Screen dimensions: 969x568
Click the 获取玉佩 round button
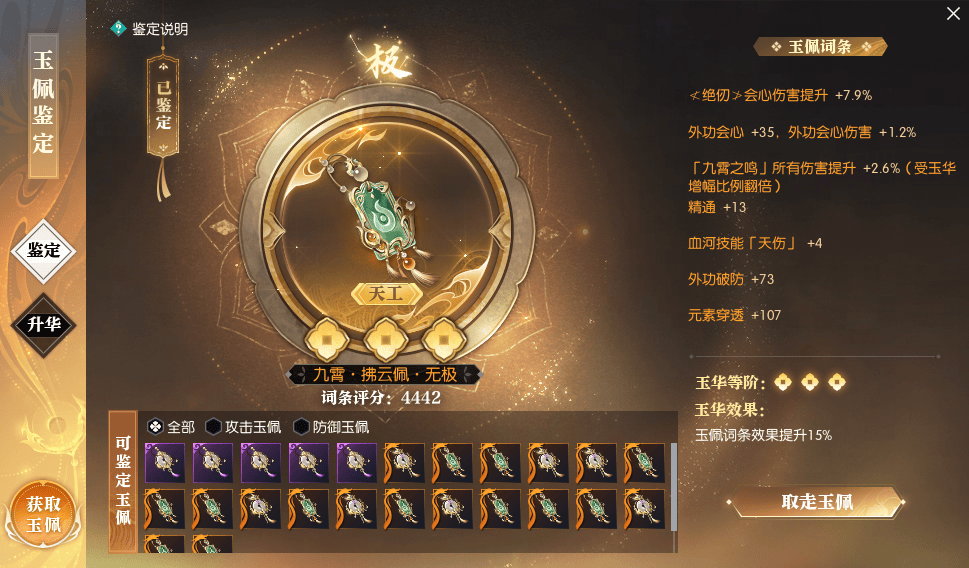42,515
